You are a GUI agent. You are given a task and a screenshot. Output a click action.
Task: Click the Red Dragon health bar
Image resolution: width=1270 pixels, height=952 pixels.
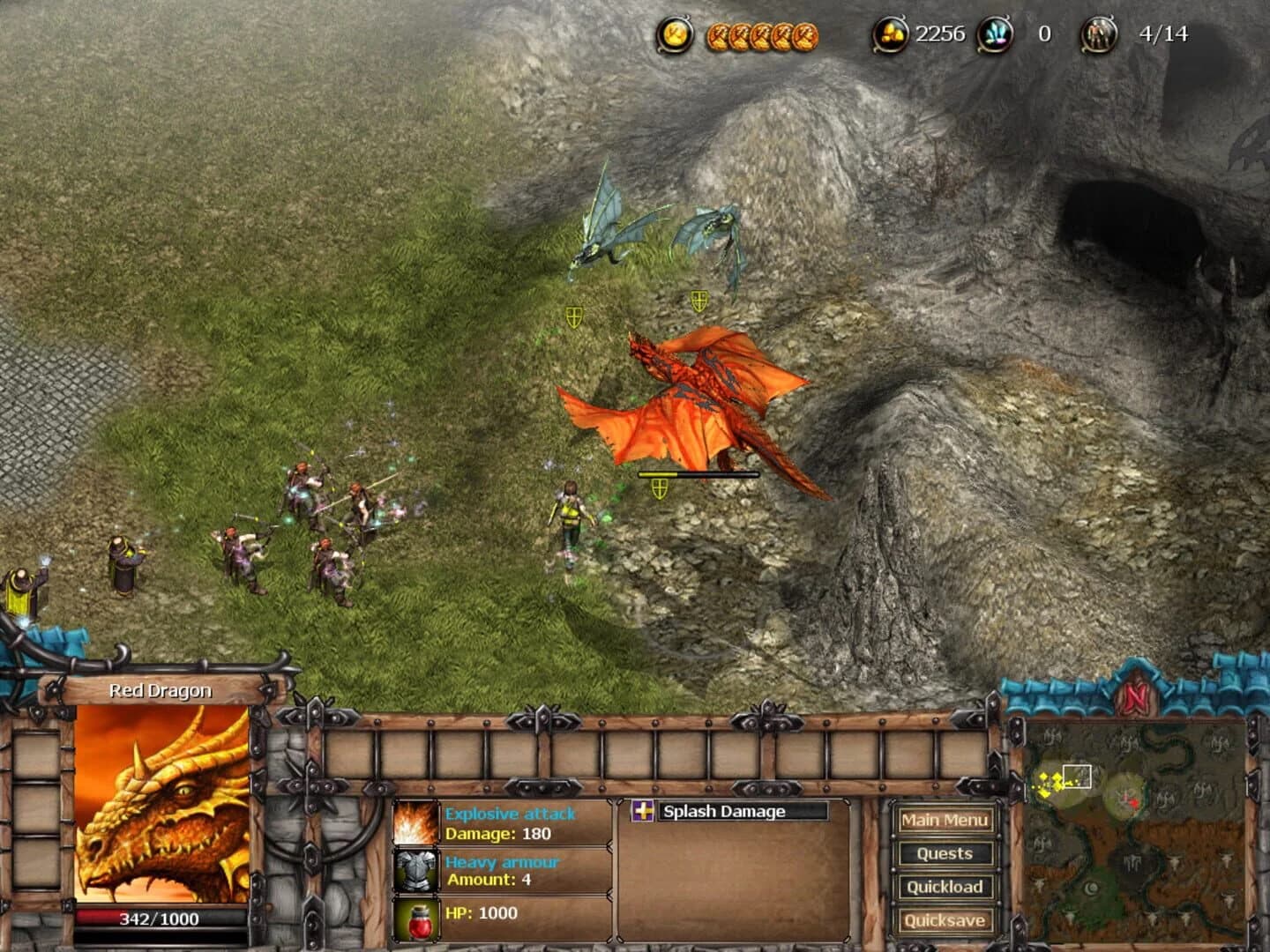(159, 918)
